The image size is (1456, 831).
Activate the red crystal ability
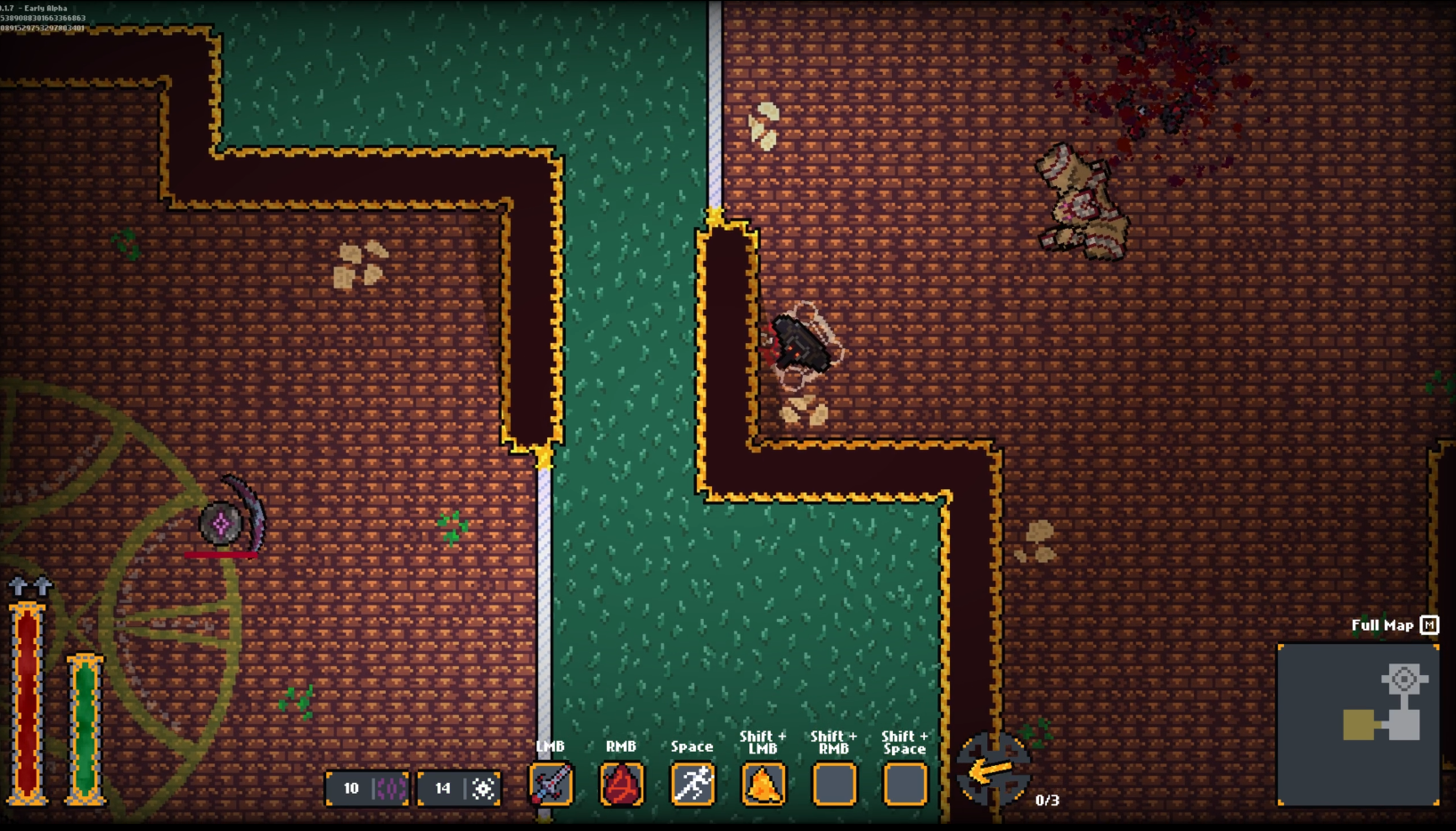pyautogui.click(x=621, y=785)
